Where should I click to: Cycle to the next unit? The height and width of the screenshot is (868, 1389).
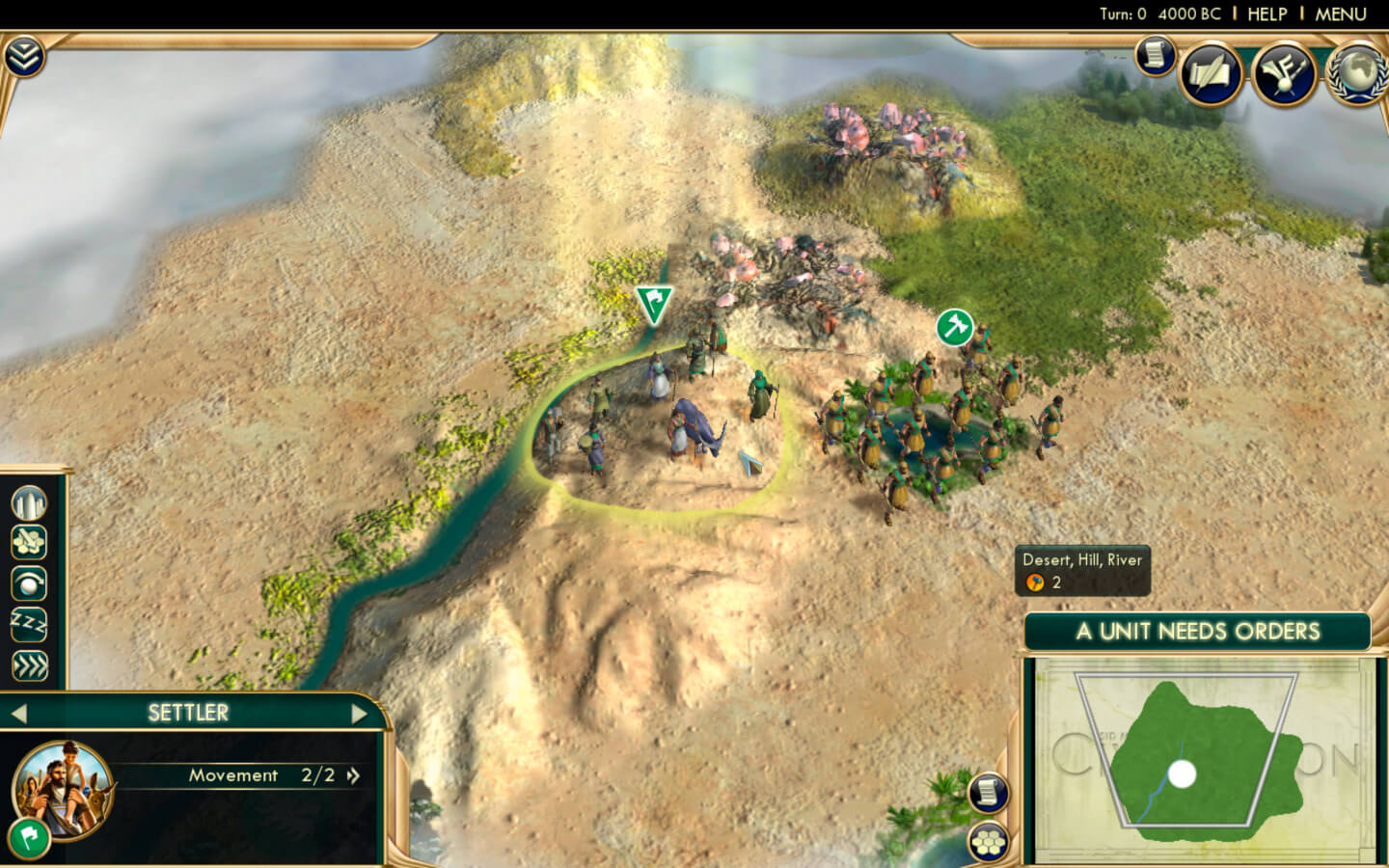pos(359,714)
